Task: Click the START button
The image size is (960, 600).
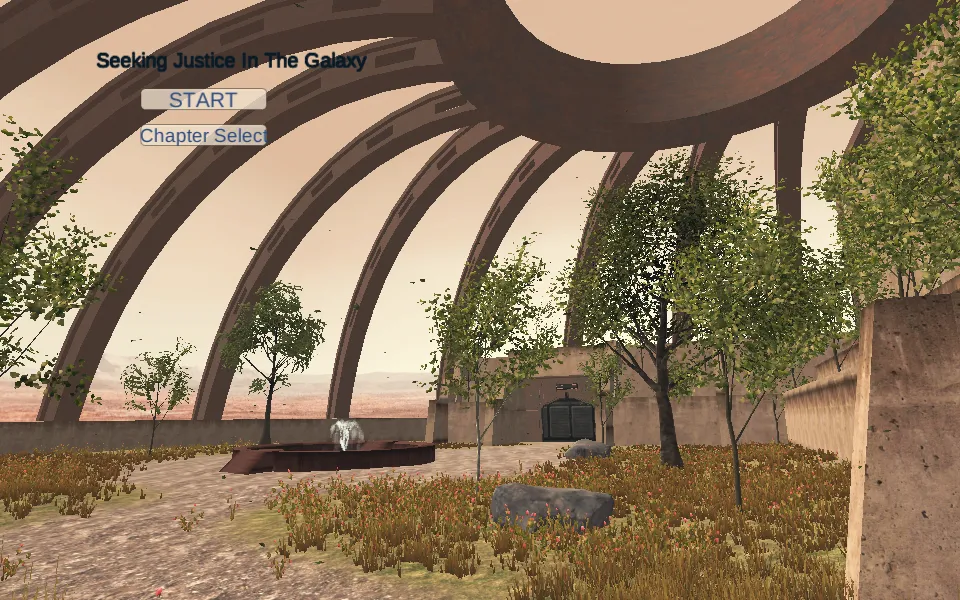Action: [x=203, y=100]
